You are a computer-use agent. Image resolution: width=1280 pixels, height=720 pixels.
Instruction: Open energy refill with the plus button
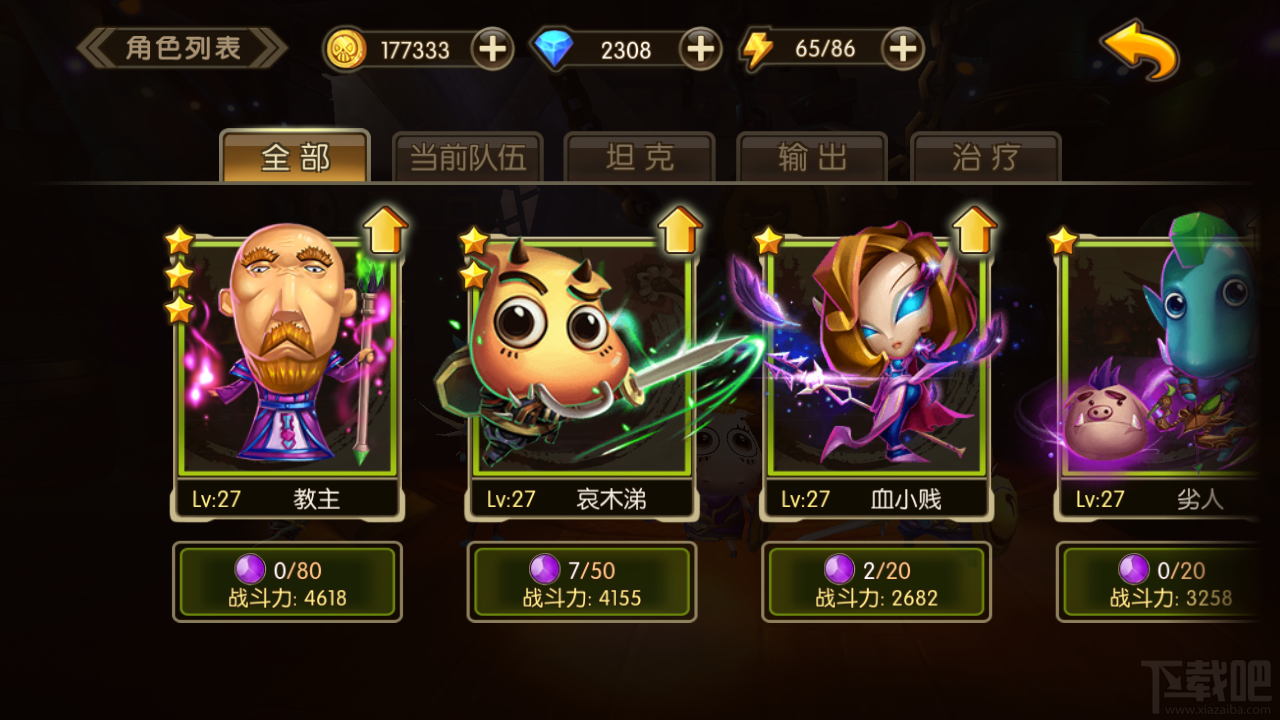pos(902,46)
